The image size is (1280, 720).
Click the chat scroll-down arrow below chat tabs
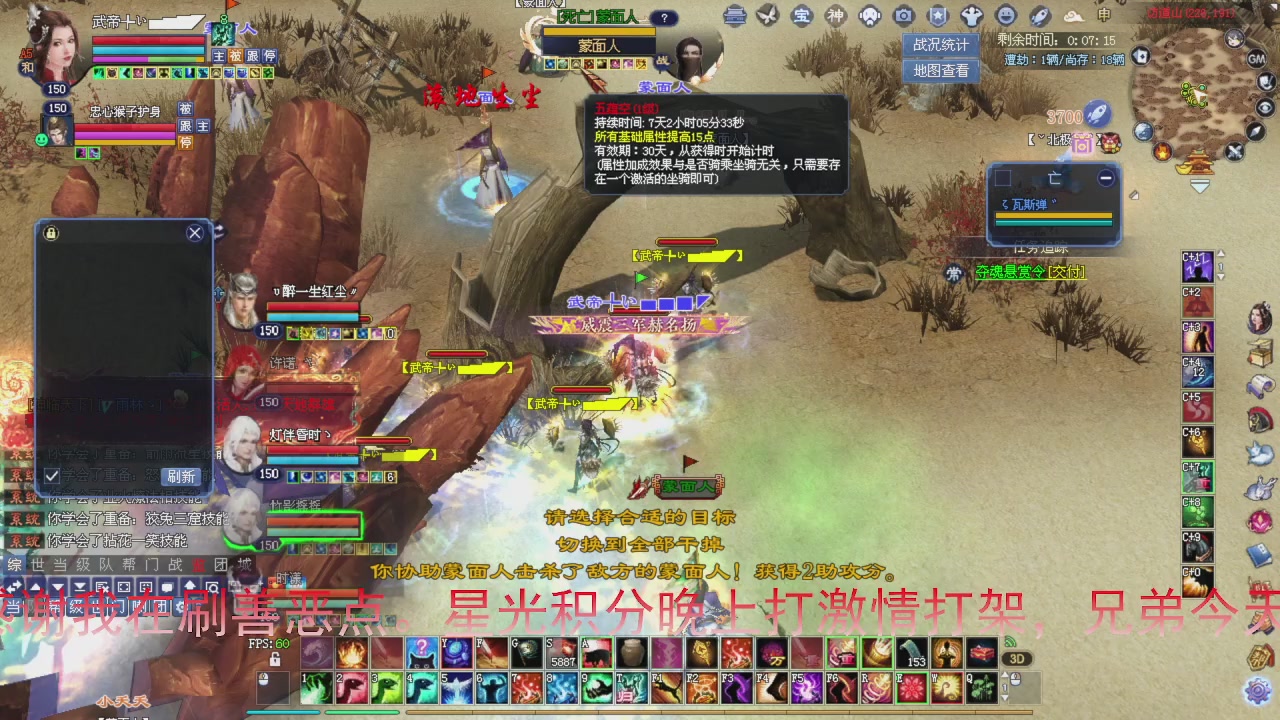[x=57, y=585]
